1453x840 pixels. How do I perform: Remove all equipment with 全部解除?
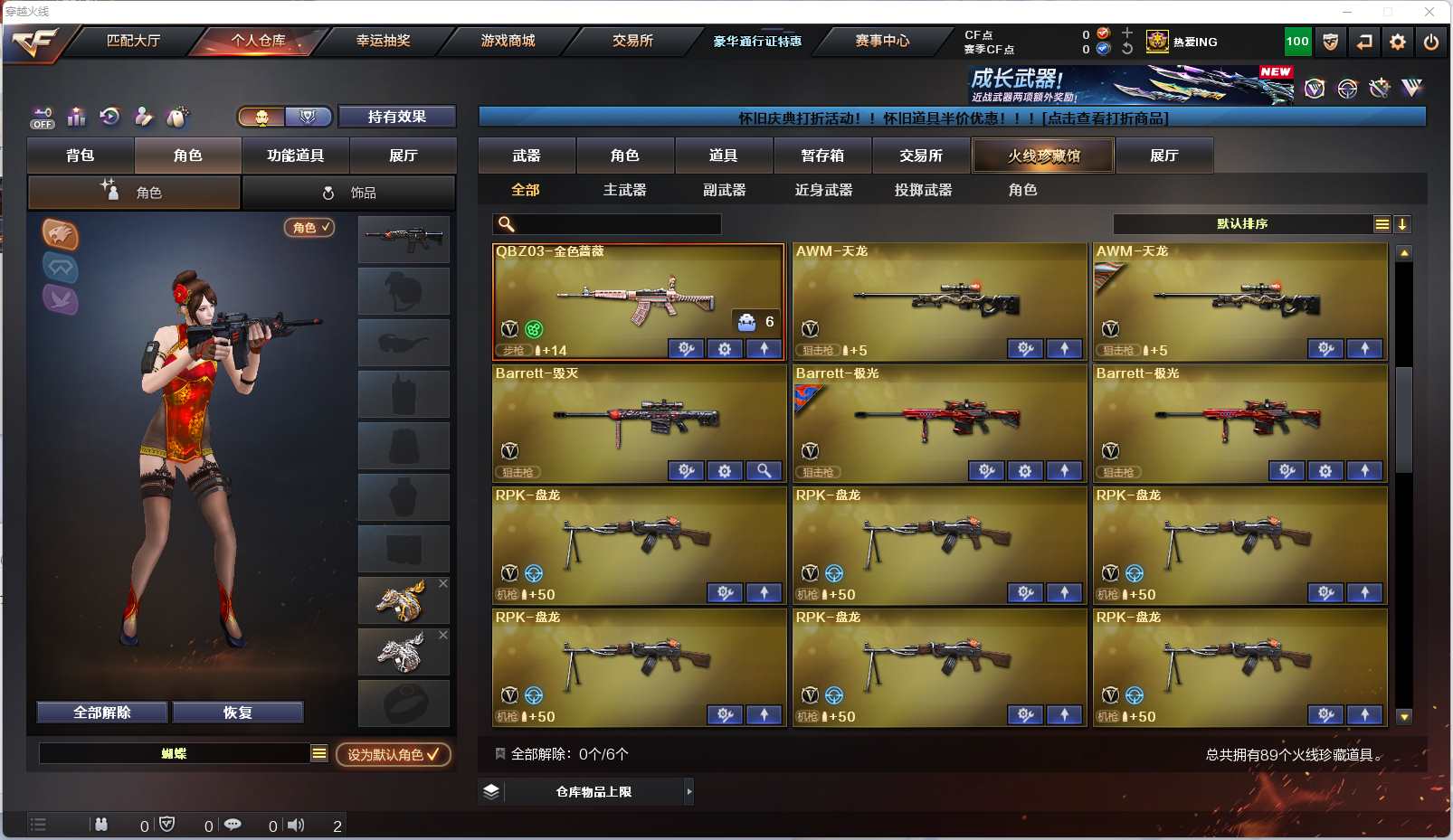pos(102,713)
